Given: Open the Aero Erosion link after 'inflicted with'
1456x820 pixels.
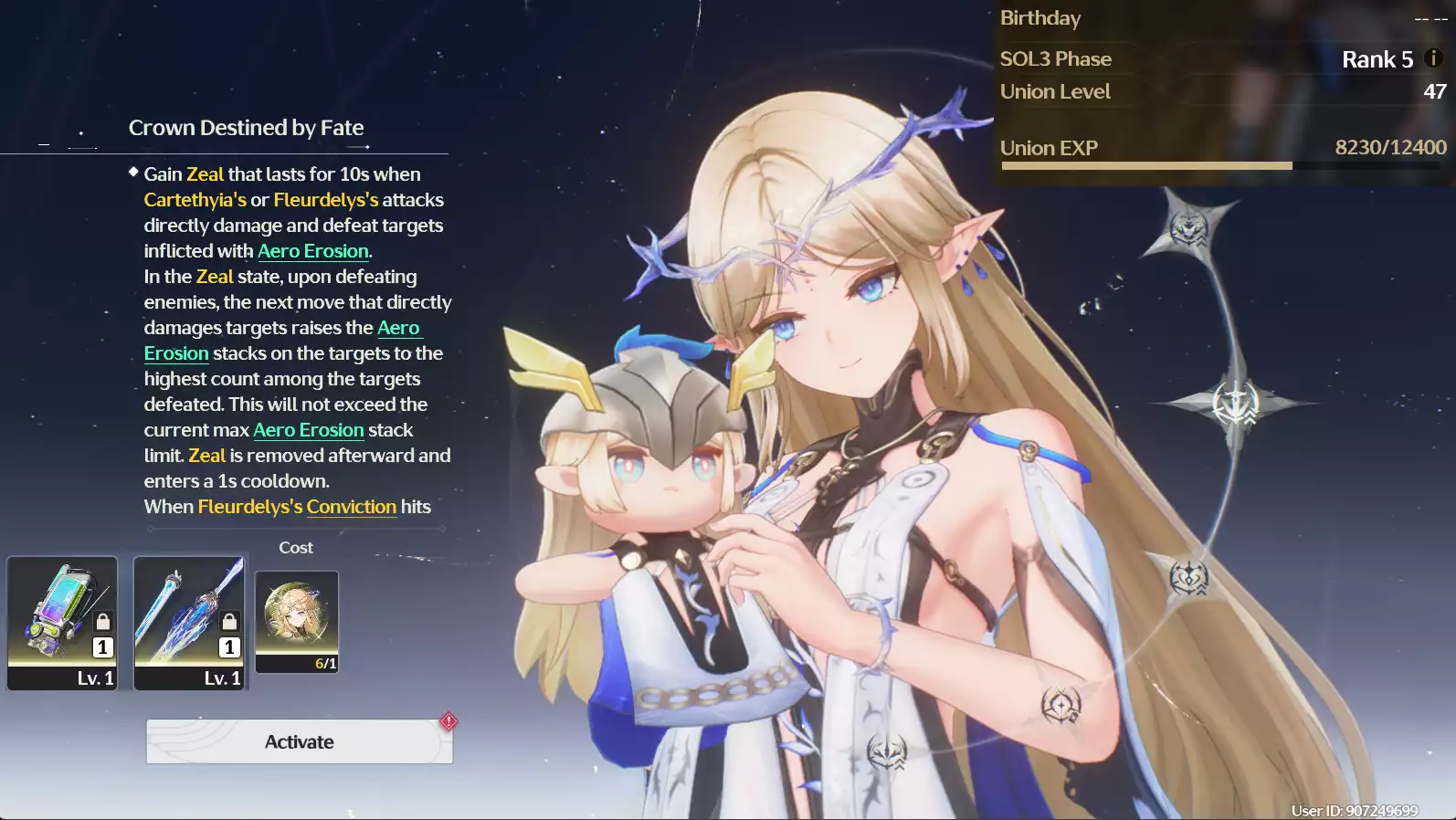Looking at the screenshot, I should coord(313,251).
